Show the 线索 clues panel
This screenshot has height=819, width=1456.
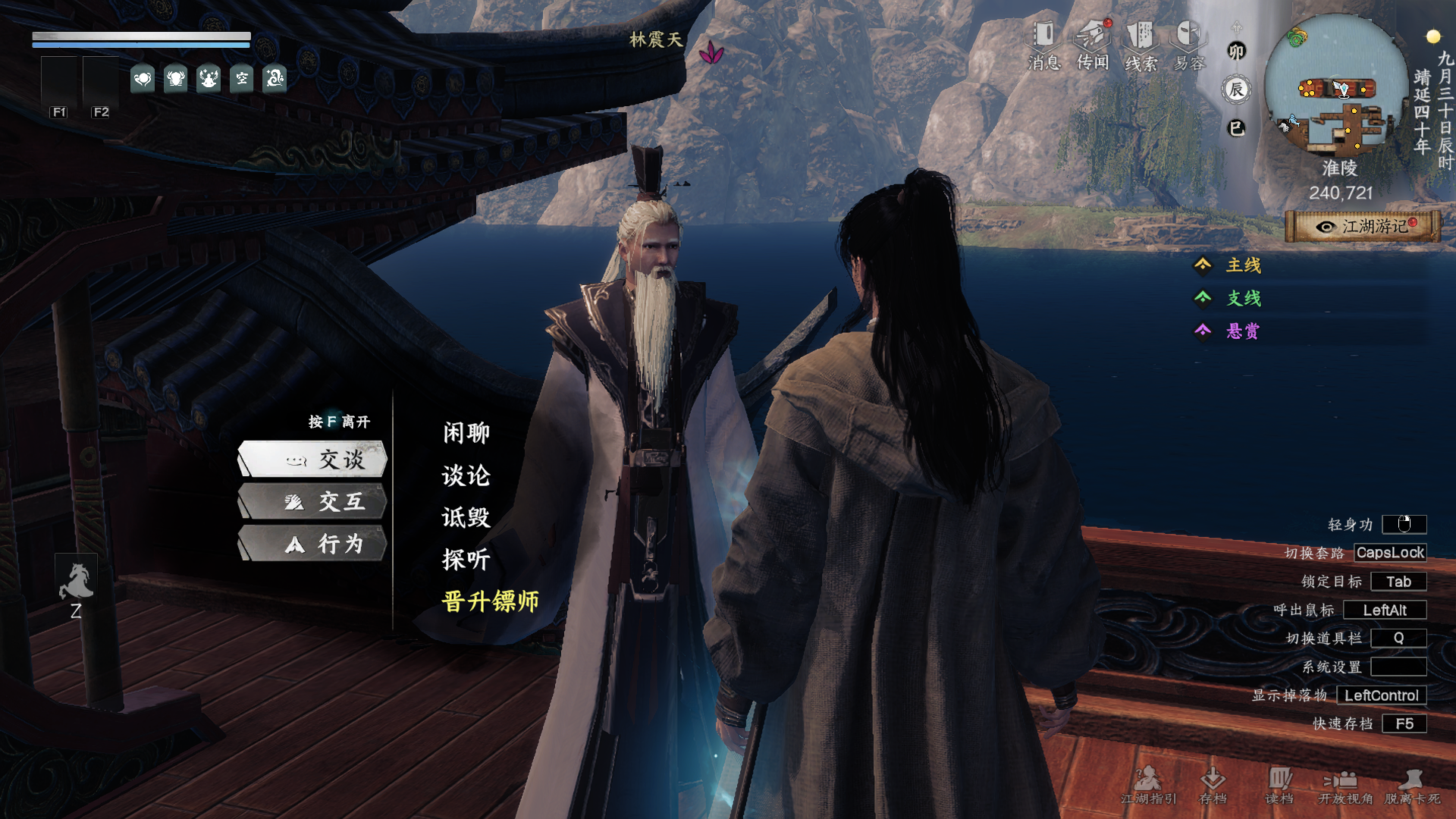coord(1141,45)
